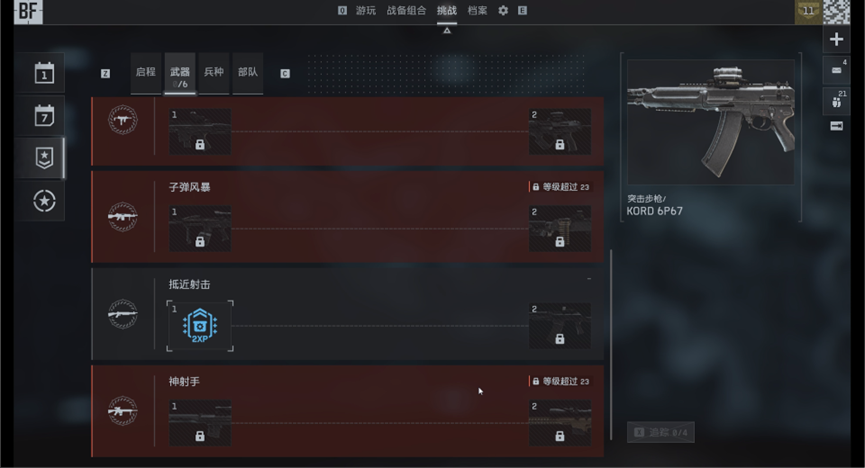Go to the 战备组合 loadouts menu
Screen dimensions: 865x468
[406, 10]
